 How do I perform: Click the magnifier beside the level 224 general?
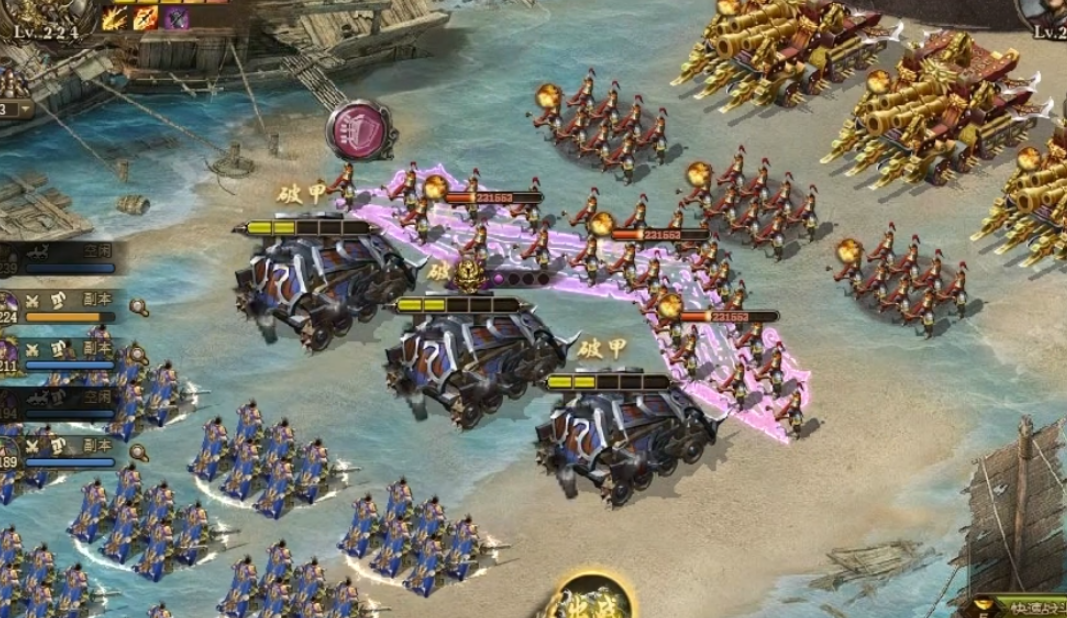coord(139,307)
